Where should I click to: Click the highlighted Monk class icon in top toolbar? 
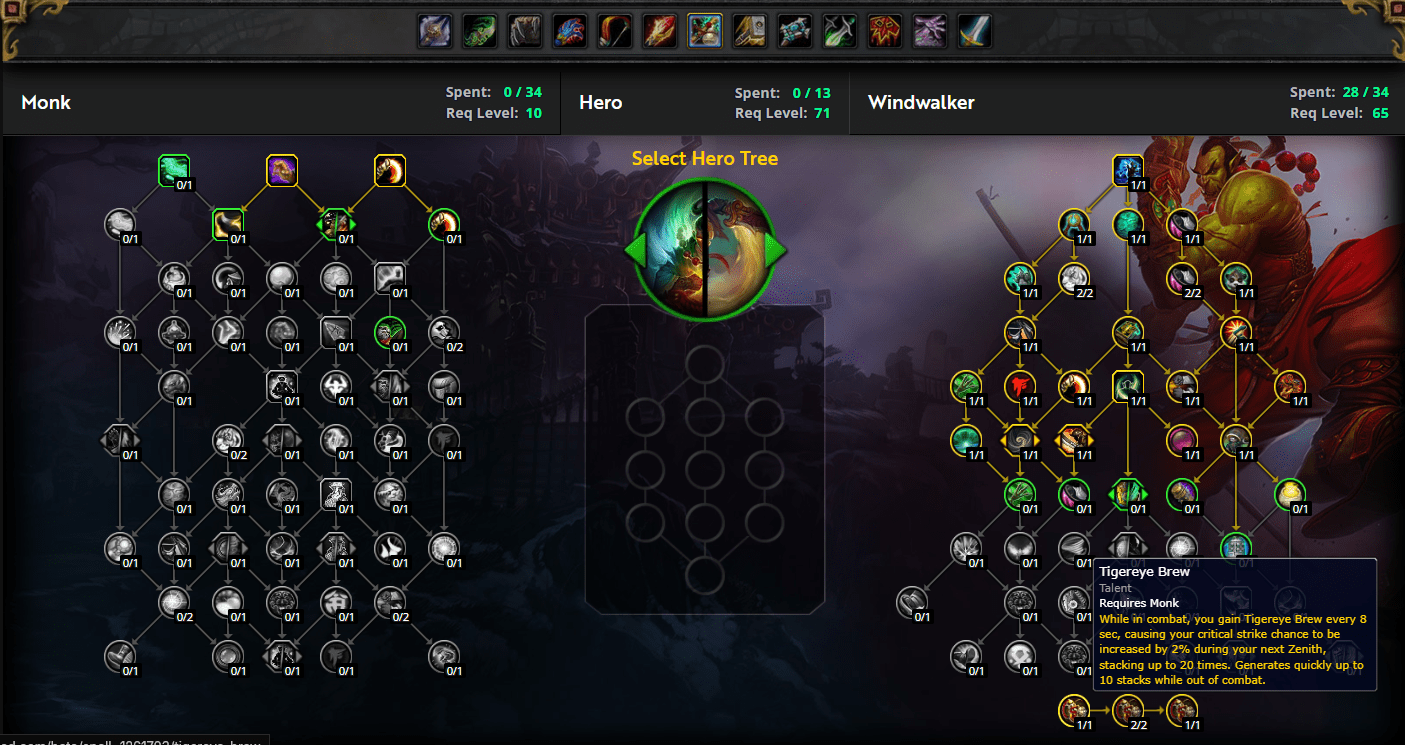point(704,30)
